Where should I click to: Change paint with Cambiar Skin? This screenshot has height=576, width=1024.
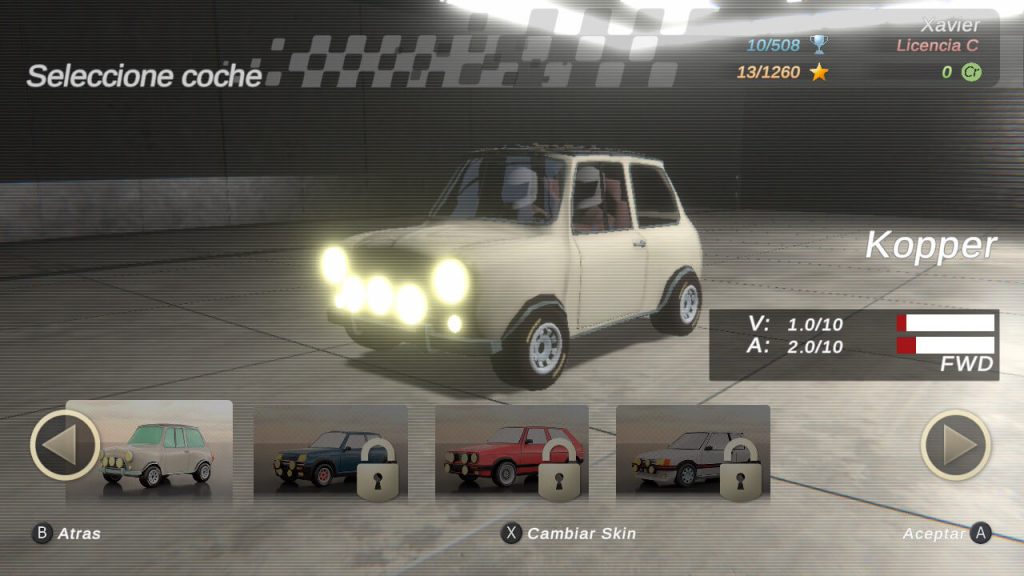[x=568, y=533]
